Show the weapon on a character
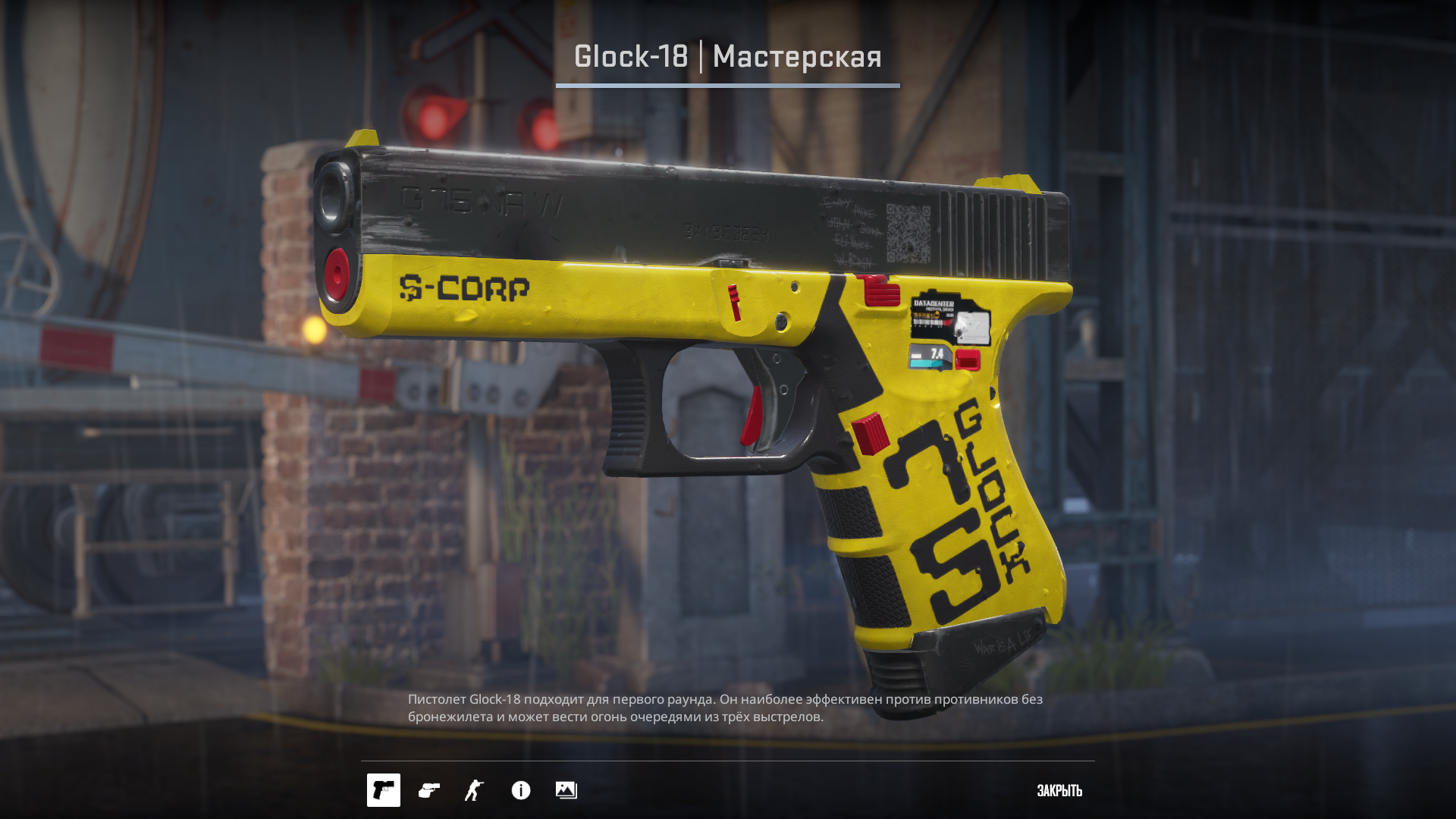 click(475, 790)
